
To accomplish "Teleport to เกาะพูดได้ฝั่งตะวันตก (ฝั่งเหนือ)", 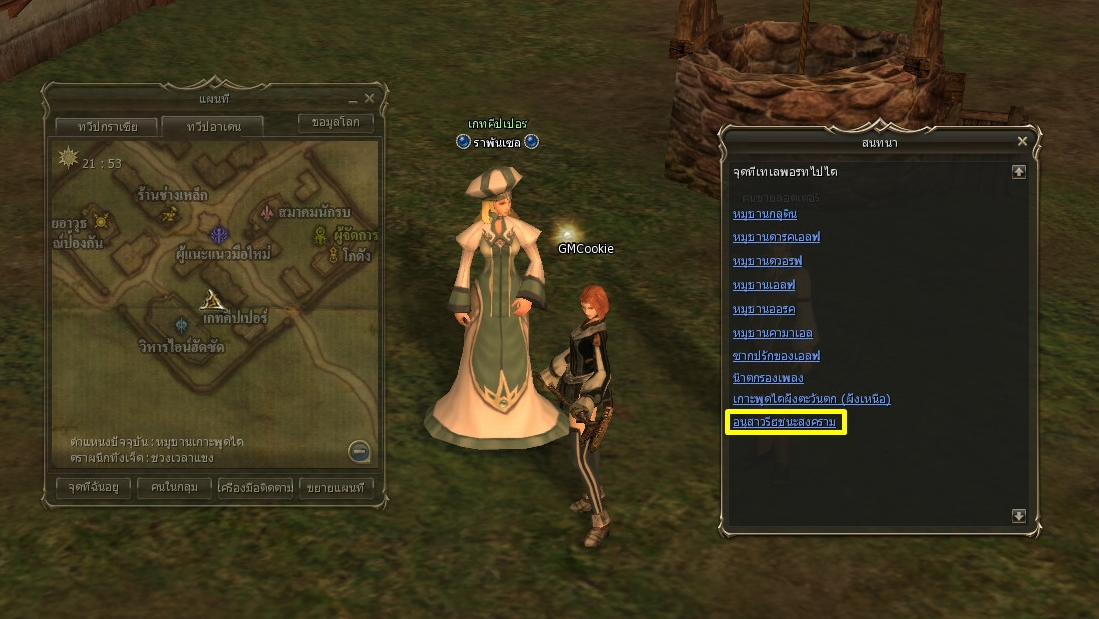I will [x=811, y=399].
